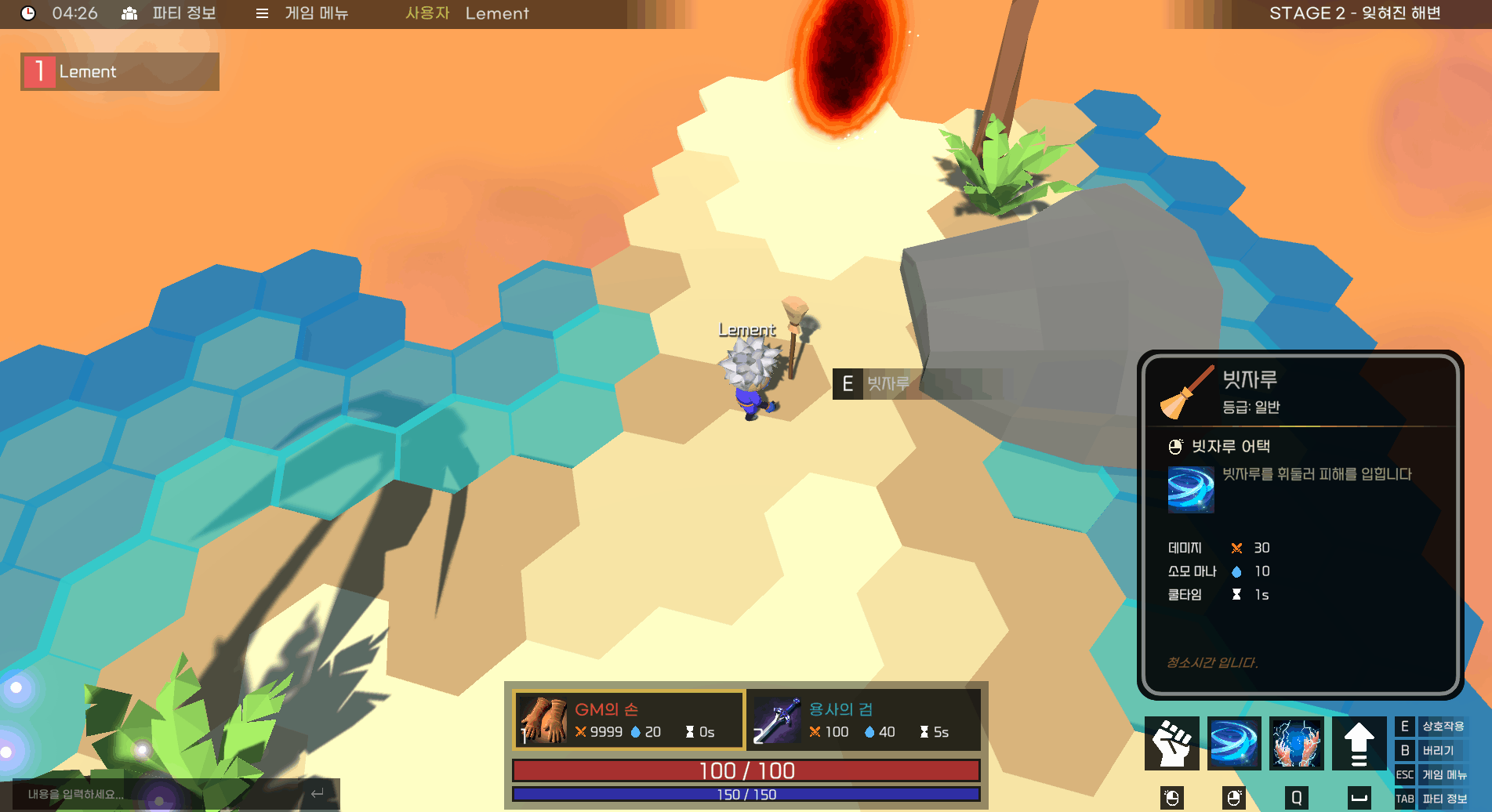
Task: Select the GM의 손 weapon slot
Action: click(628, 720)
